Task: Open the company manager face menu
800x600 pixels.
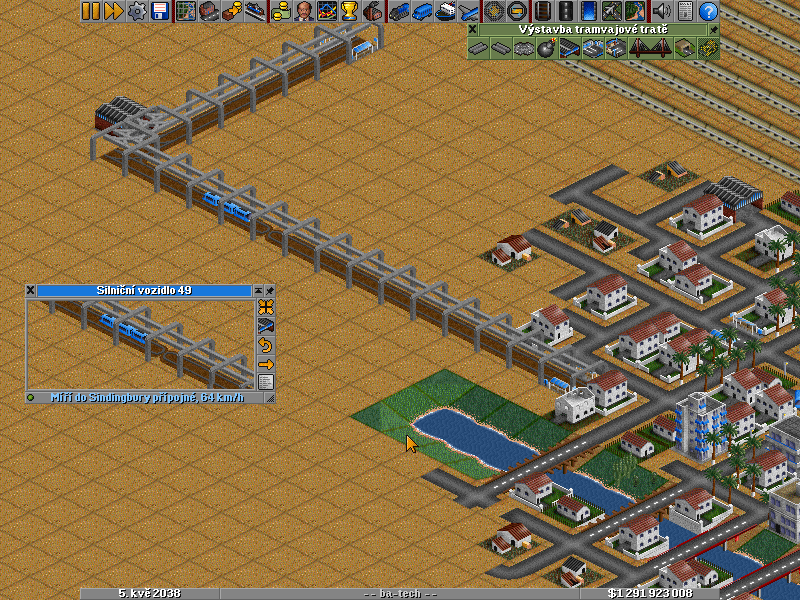Action: (x=303, y=11)
